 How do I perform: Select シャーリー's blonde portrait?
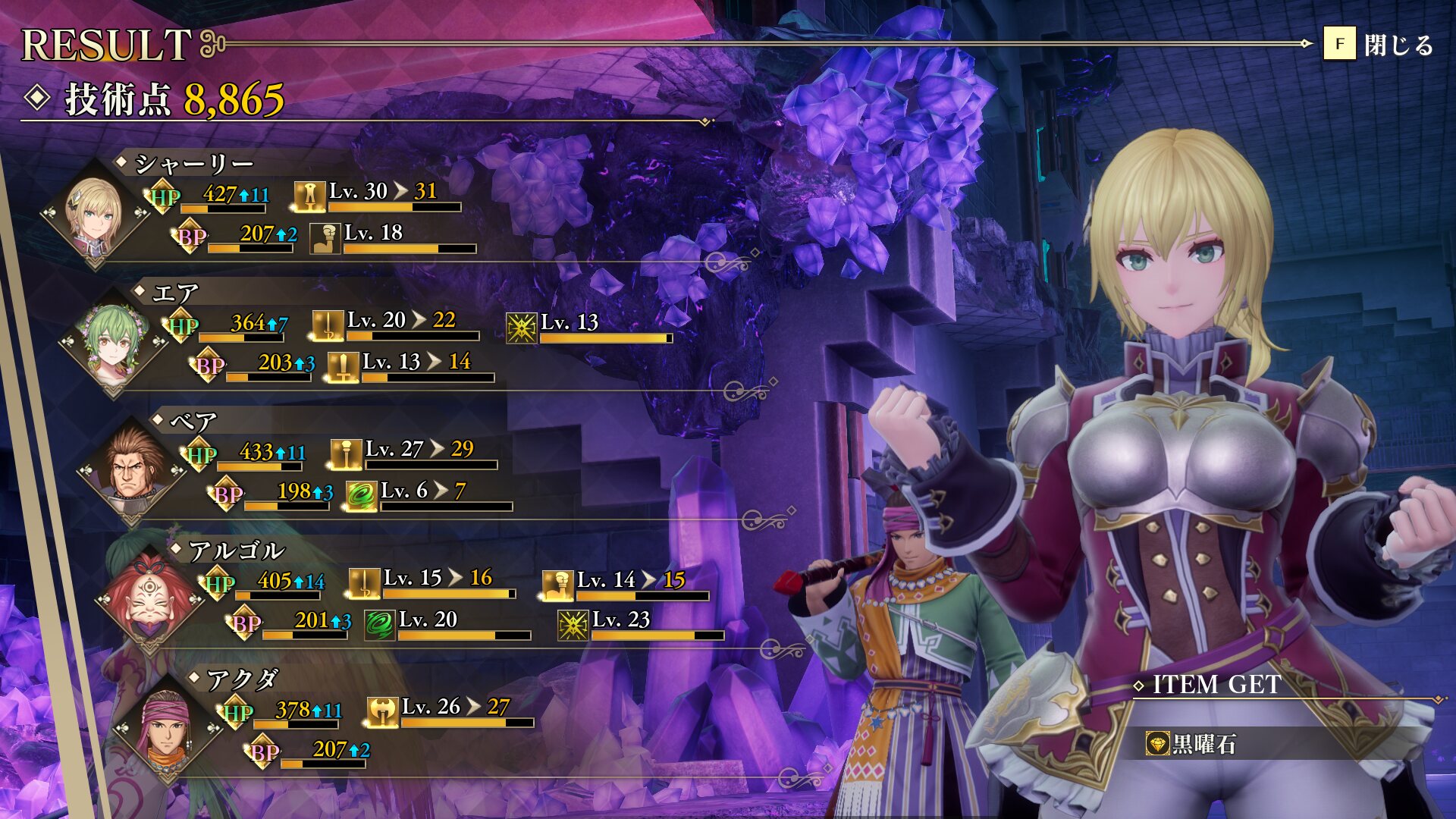pos(95,215)
